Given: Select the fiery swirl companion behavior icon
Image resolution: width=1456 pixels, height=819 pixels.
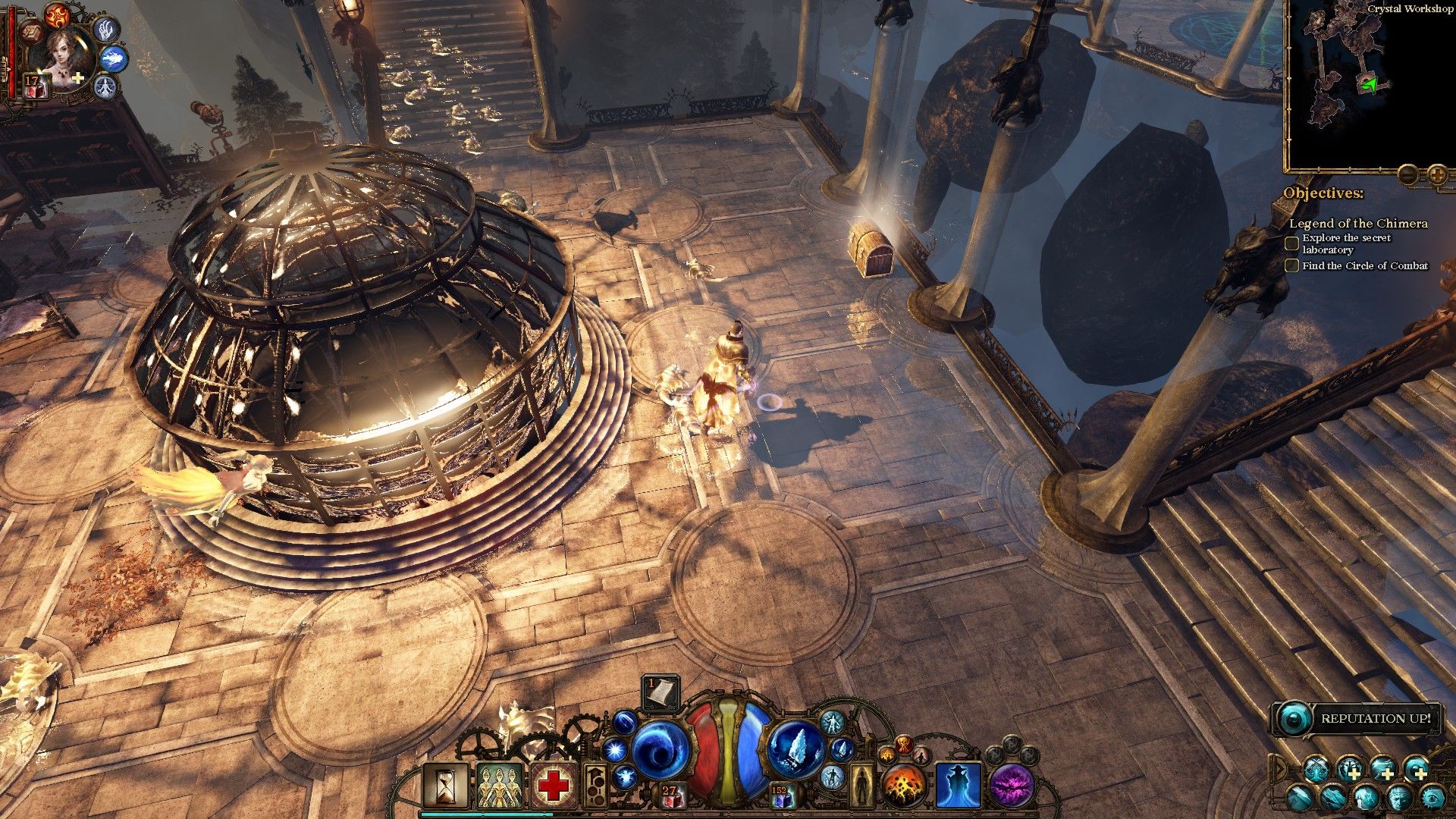Looking at the screenshot, I should pos(57,14).
